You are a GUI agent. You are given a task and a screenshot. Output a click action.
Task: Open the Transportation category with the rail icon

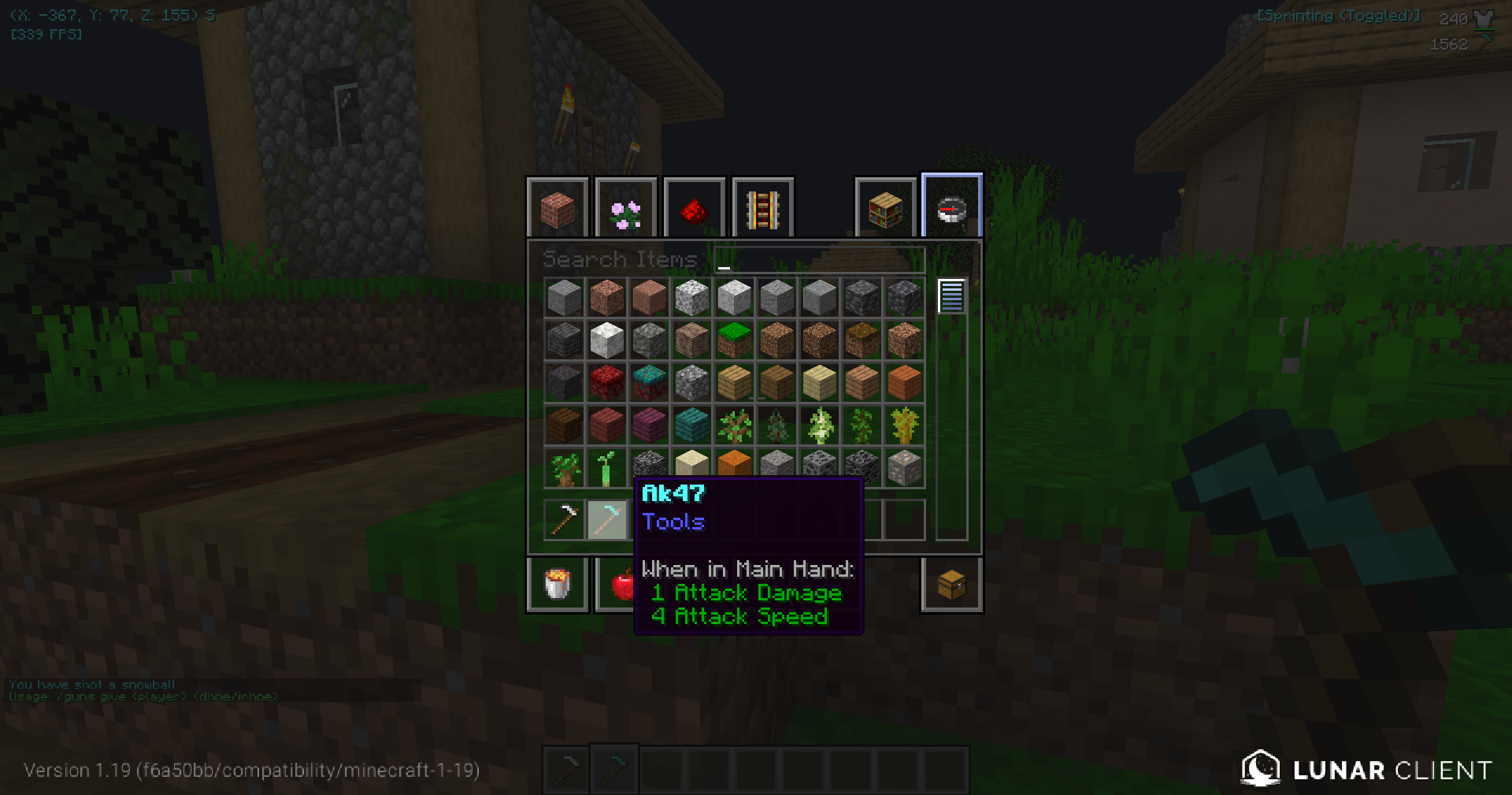762,208
